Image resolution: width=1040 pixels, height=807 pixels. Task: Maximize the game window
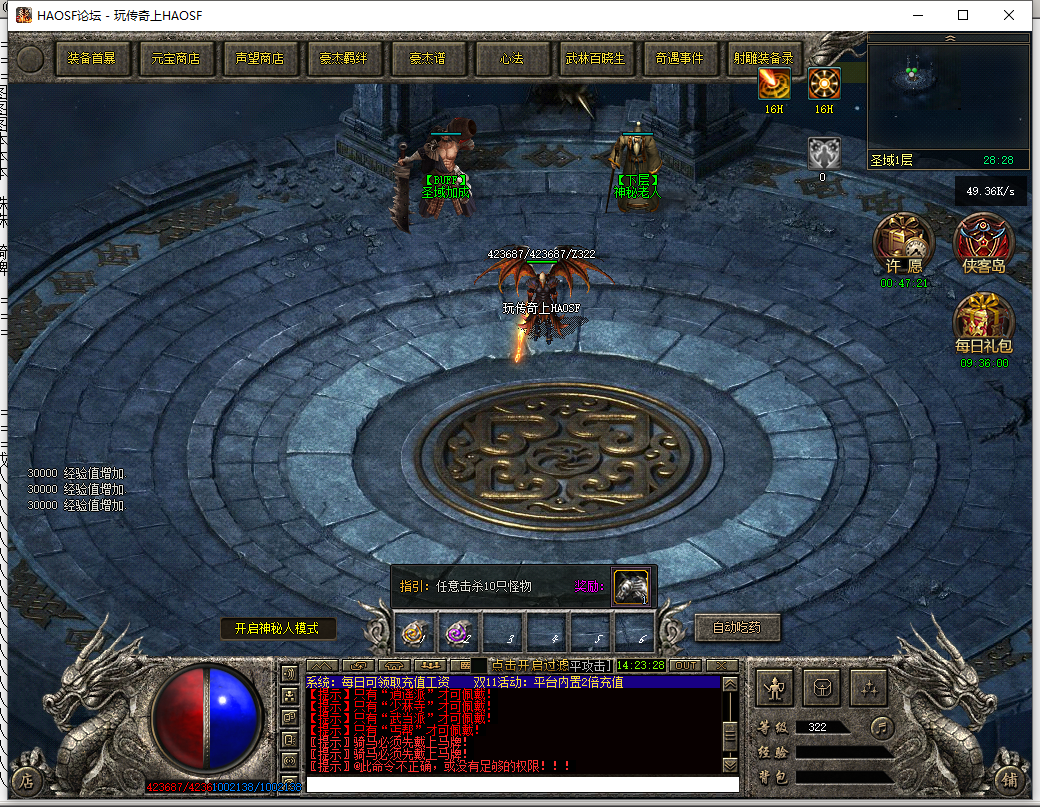[x=963, y=15]
